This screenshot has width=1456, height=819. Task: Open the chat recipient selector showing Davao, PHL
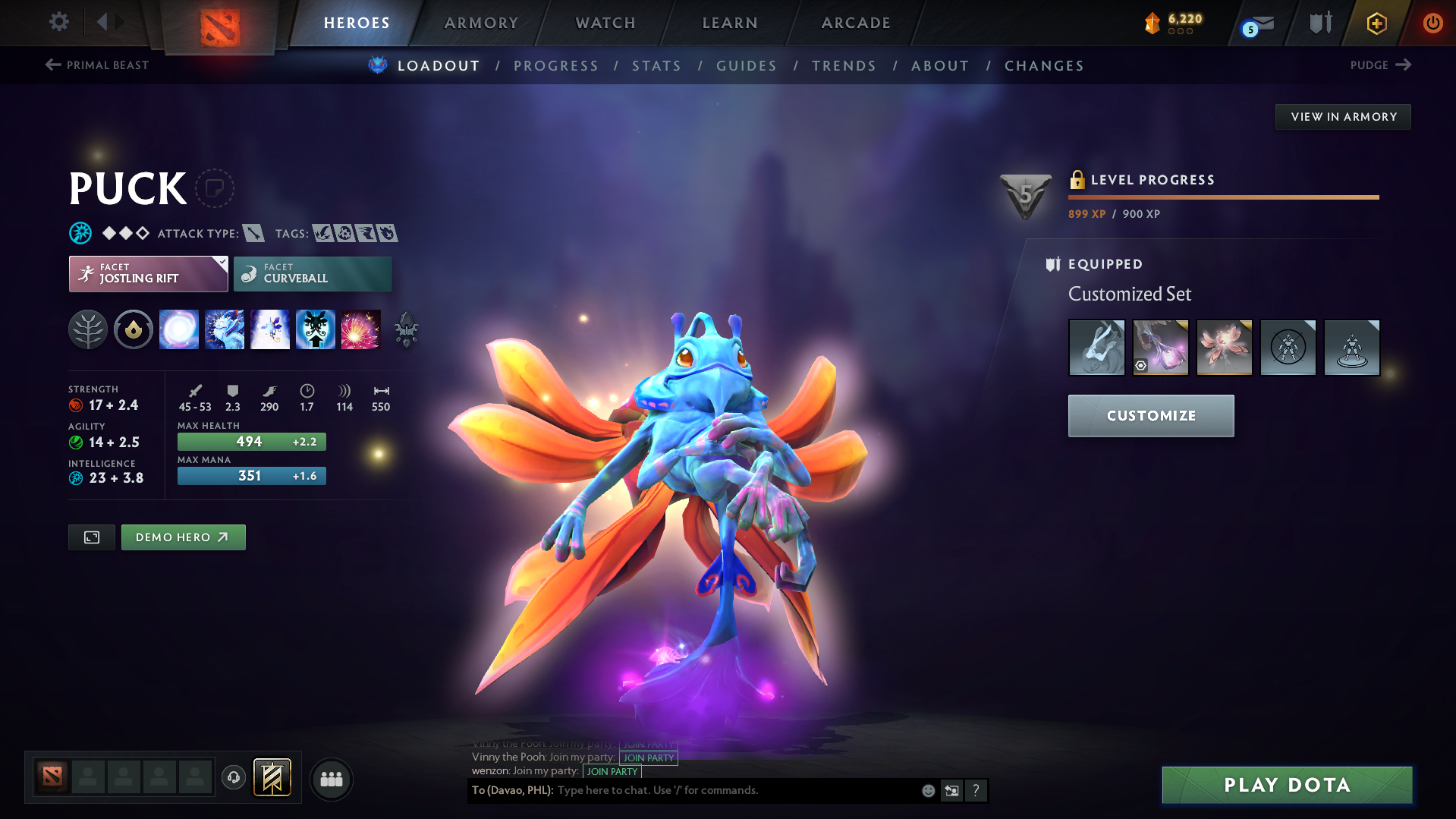(508, 790)
